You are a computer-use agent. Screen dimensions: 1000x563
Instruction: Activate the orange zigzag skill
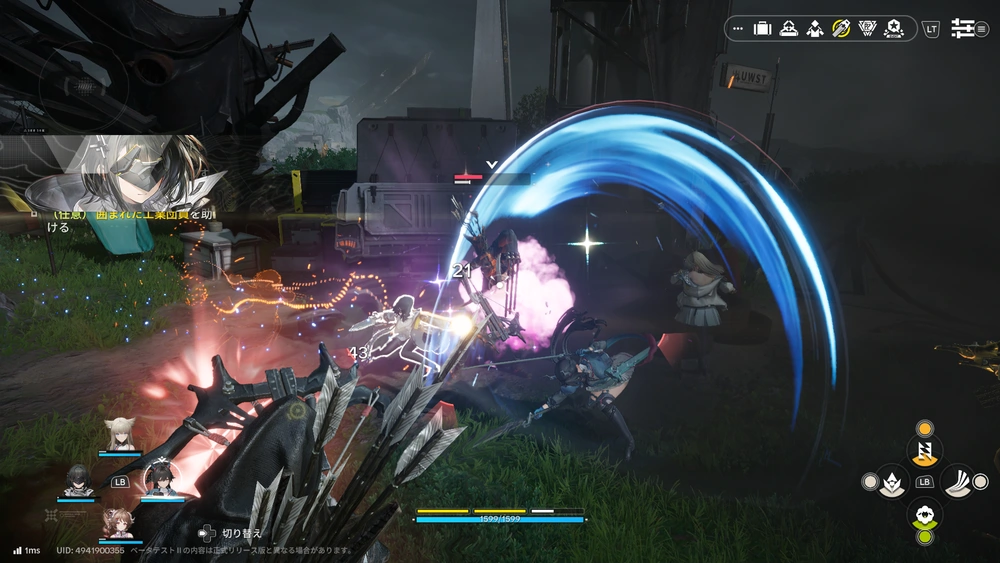pos(924,451)
